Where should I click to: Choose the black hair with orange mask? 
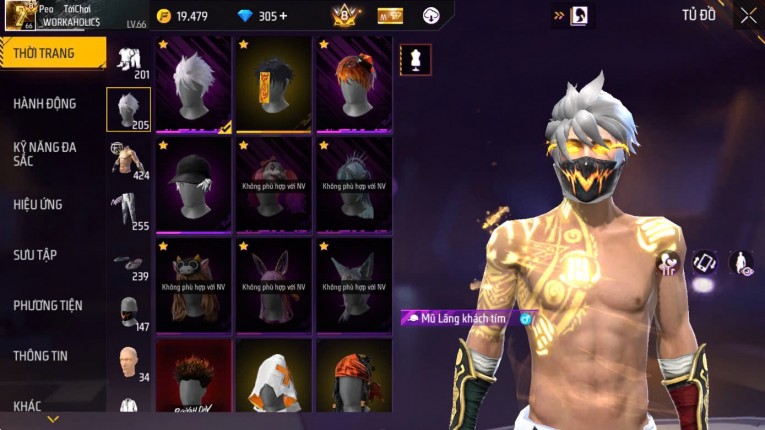(x=274, y=84)
